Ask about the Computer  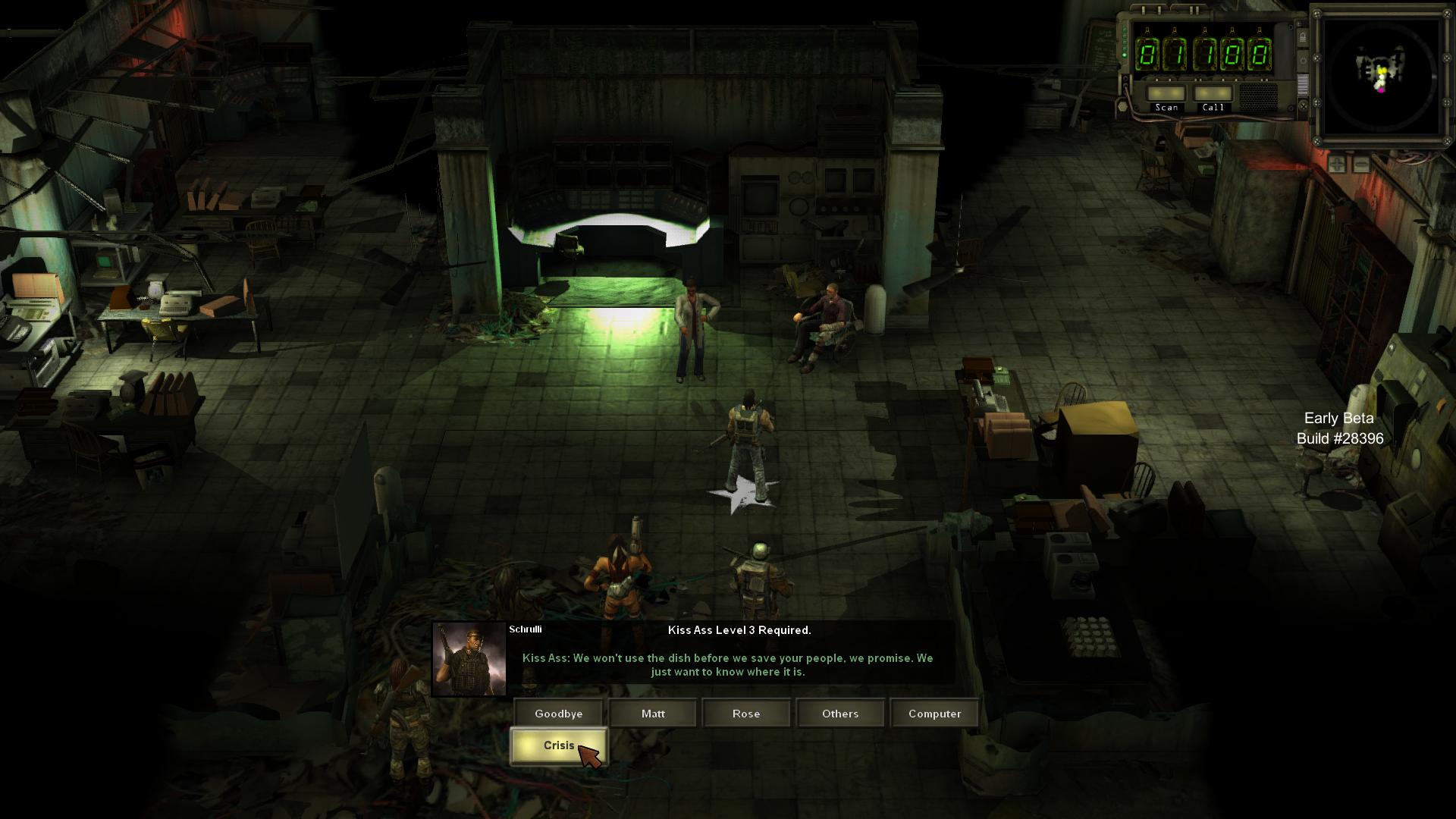click(x=934, y=714)
